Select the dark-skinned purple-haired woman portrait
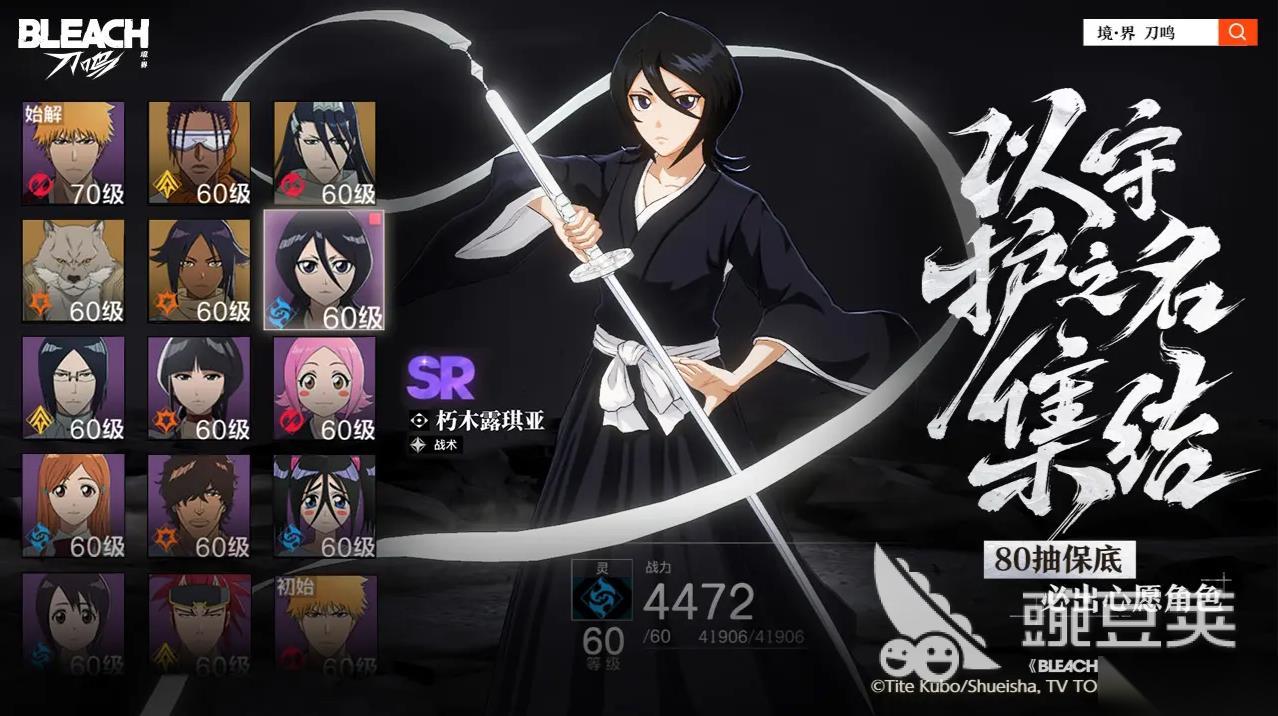The height and width of the screenshot is (716, 1278). (x=199, y=271)
